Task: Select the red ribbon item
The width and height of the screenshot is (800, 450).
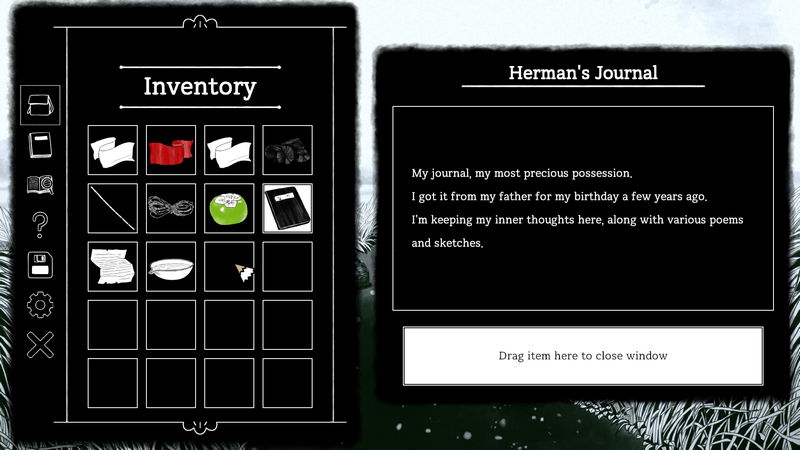Action: [x=171, y=150]
